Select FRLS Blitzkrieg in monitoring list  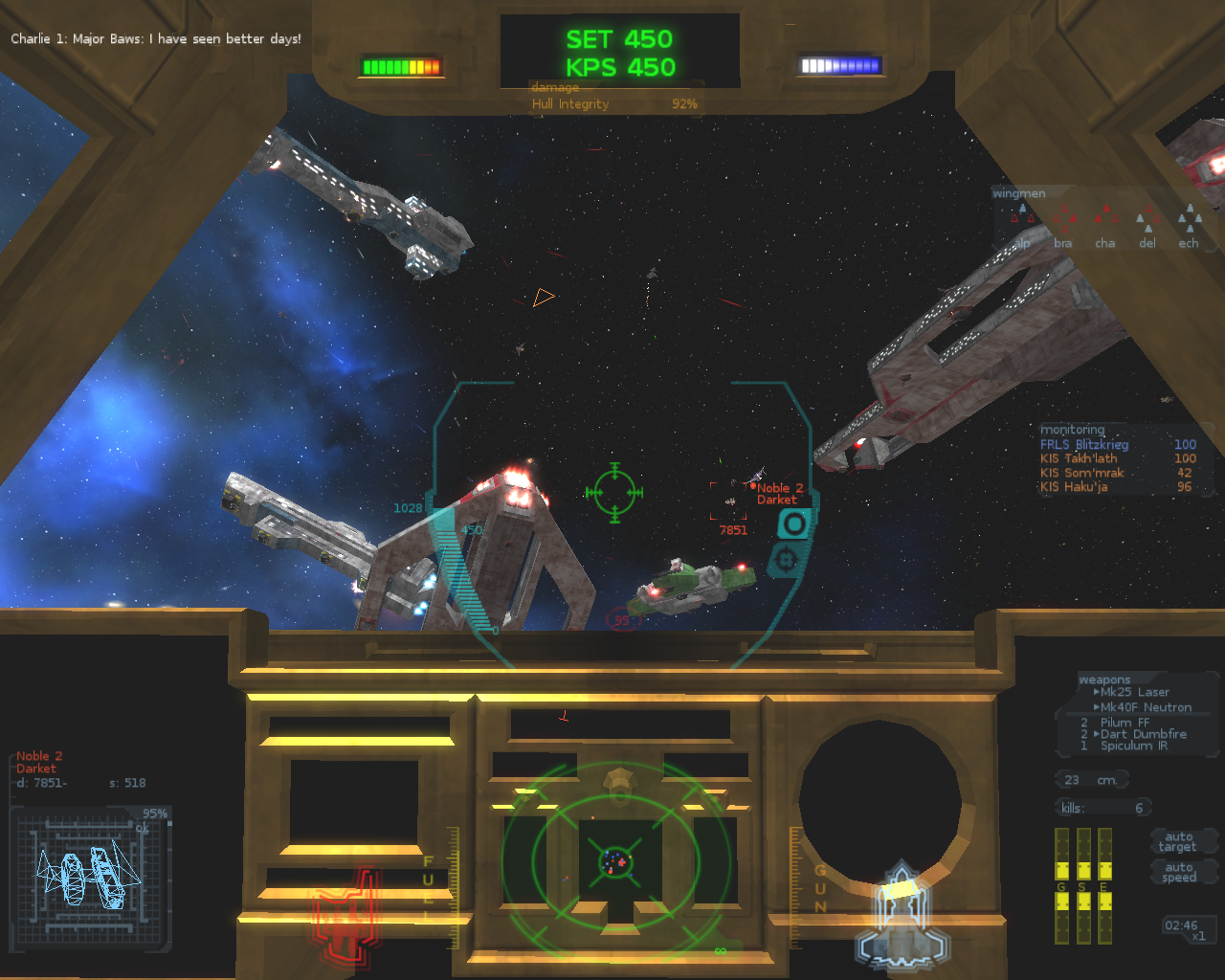point(1084,444)
